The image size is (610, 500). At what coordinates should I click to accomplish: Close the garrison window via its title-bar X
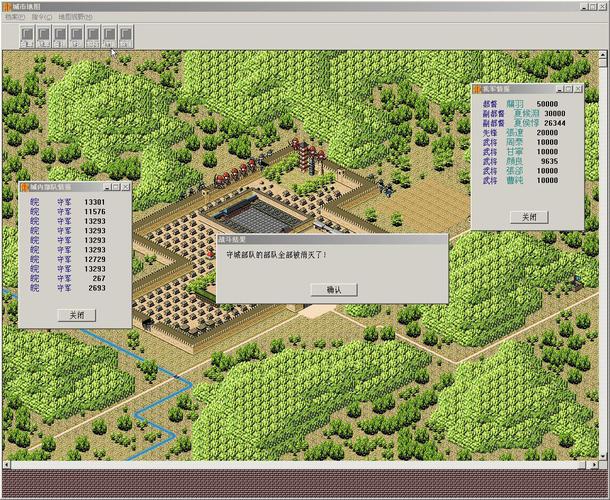[x=125, y=186]
